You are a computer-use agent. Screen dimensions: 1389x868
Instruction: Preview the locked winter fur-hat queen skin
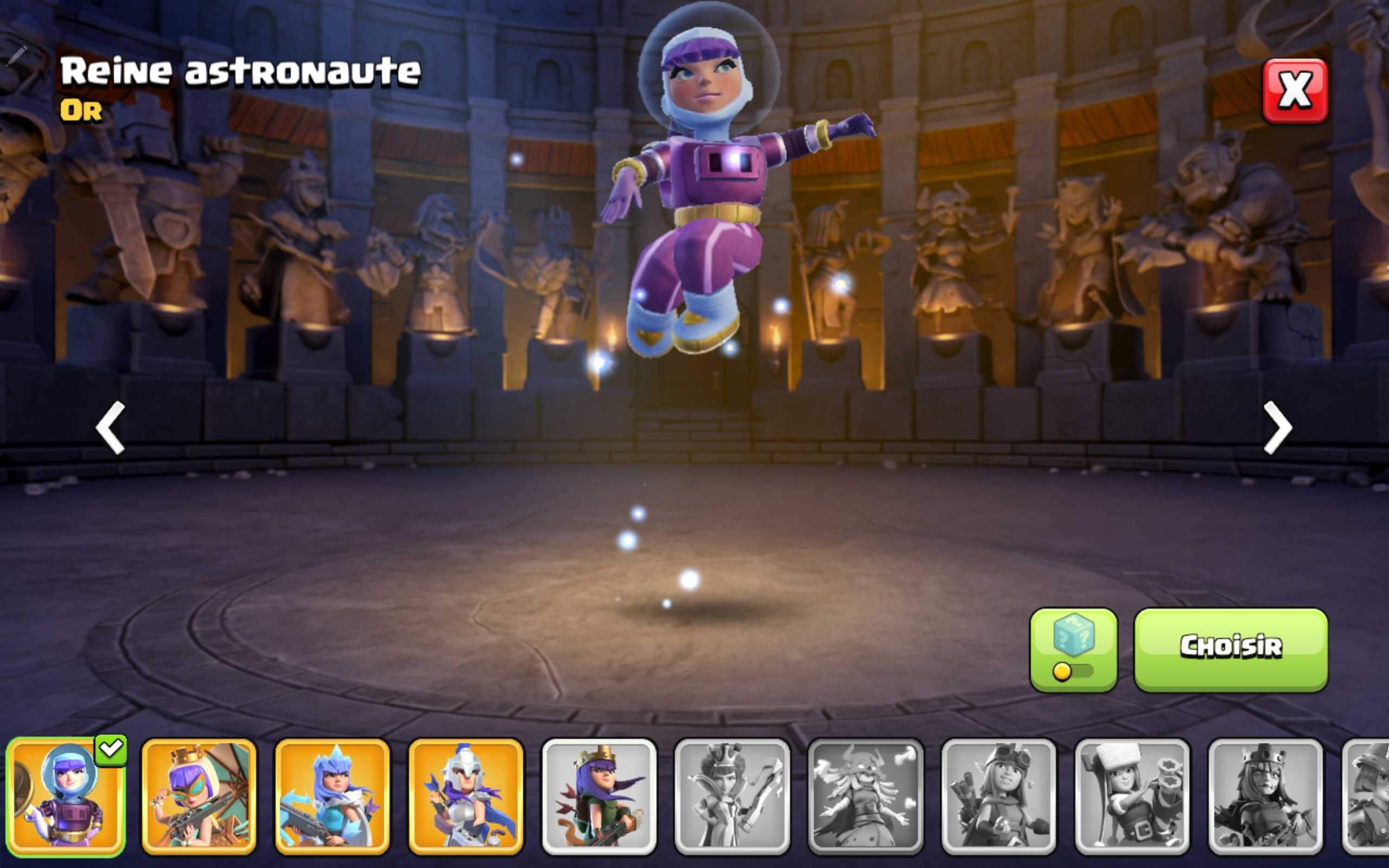click(x=1132, y=796)
